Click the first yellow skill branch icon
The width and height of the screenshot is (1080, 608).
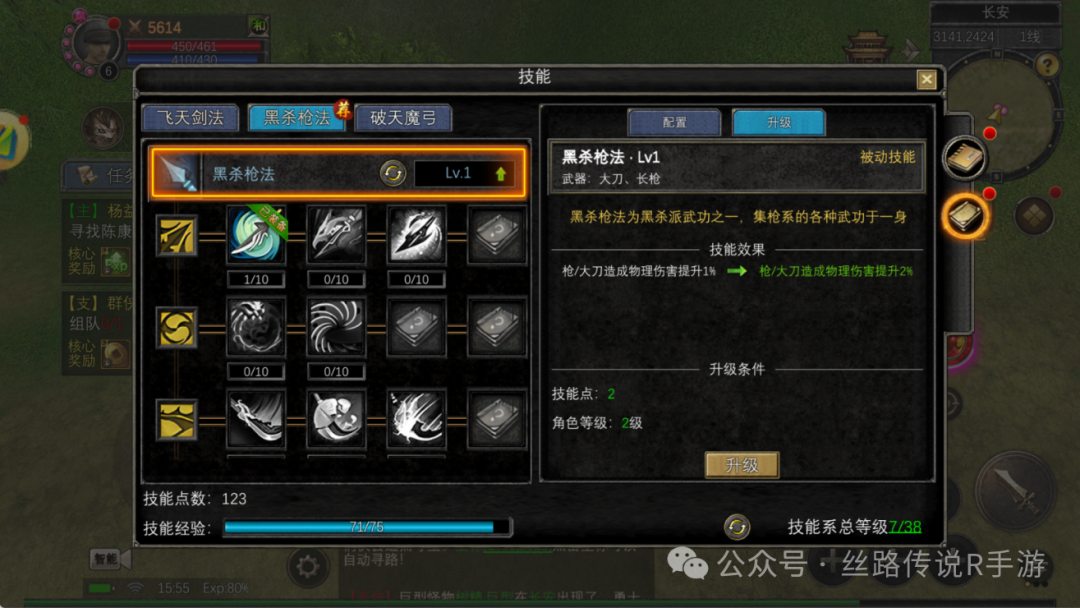coord(177,236)
